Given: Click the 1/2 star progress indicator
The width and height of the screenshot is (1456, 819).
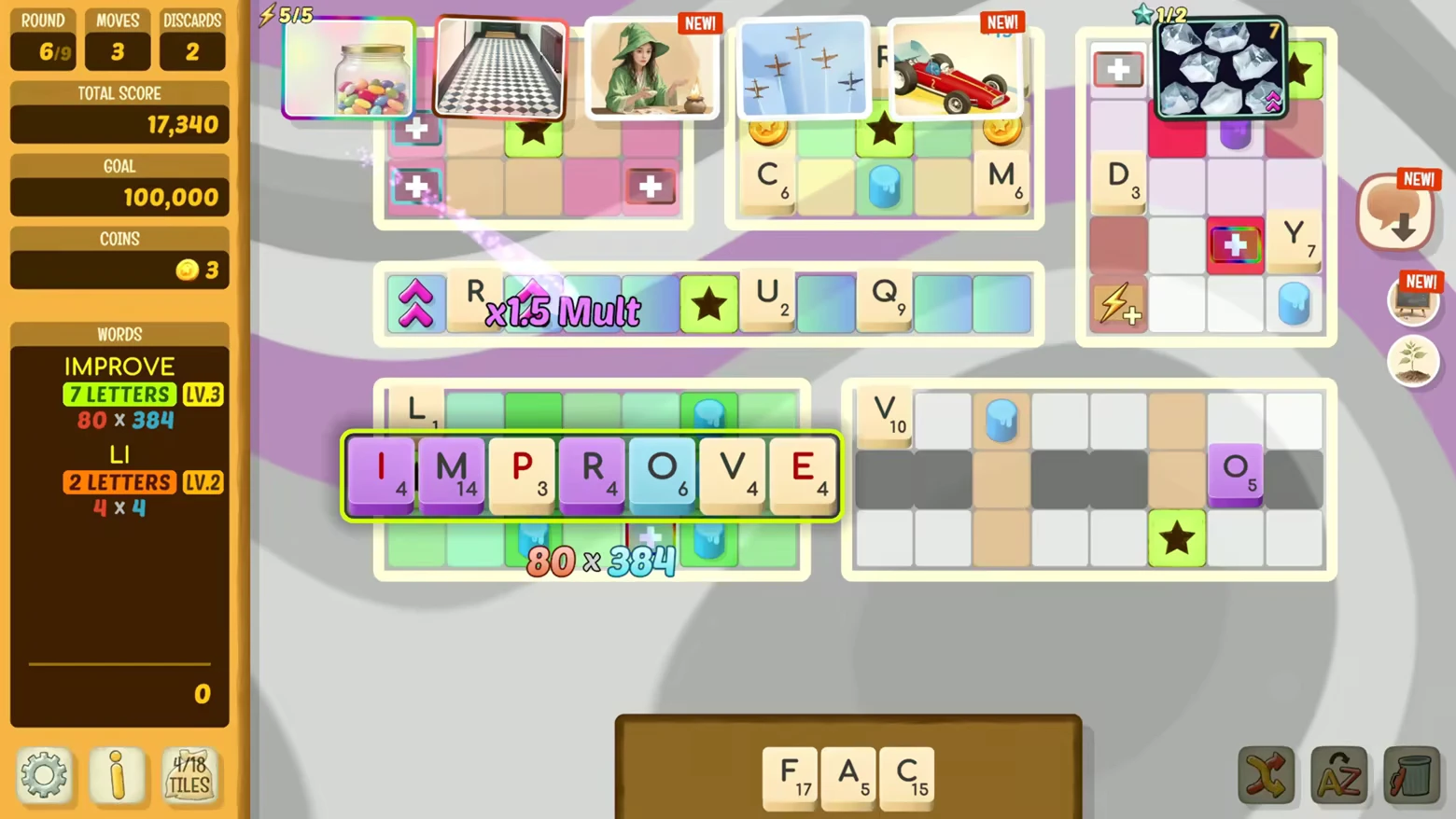Looking at the screenshot, I should [1154, 13].
